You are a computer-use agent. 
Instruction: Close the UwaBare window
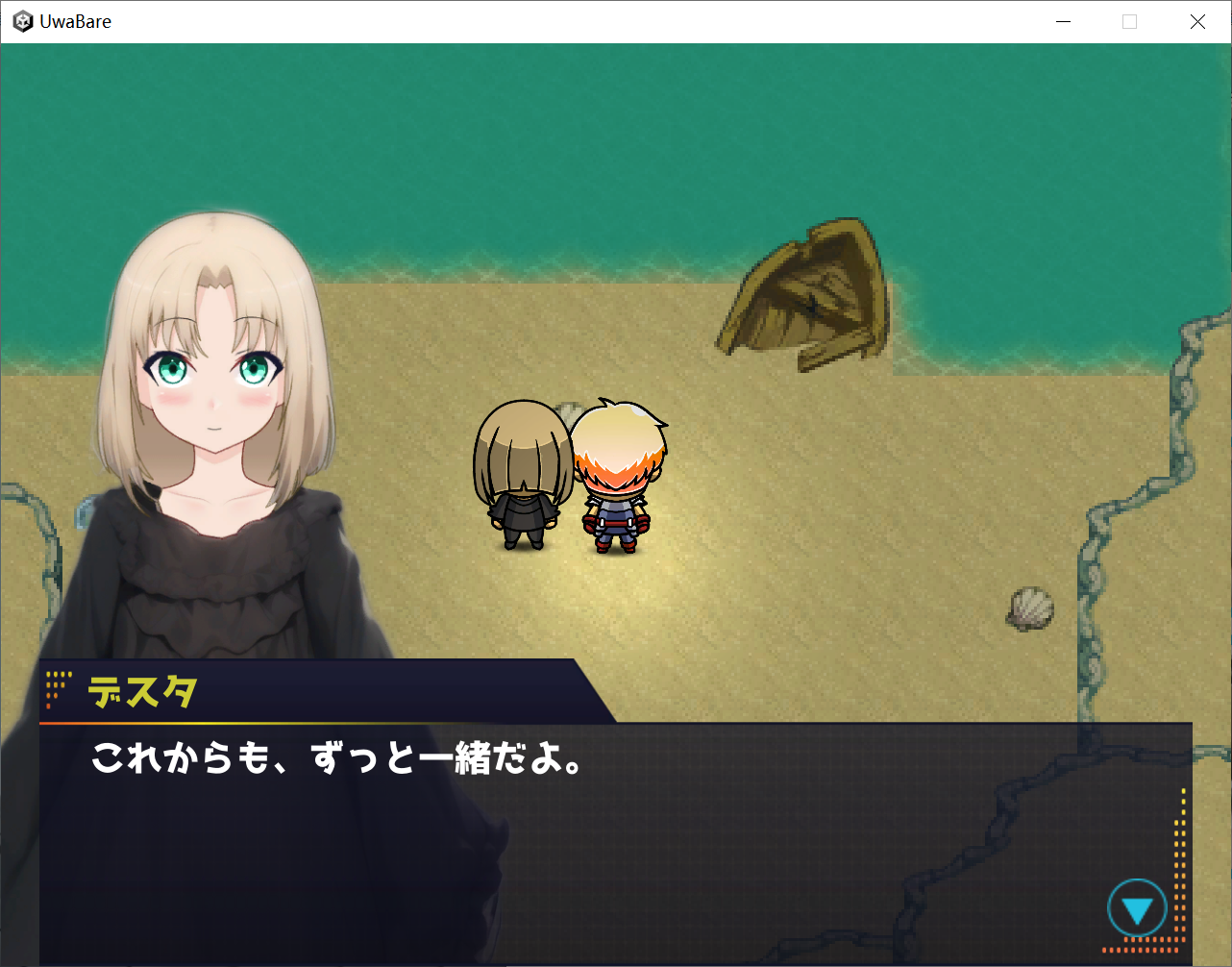pos(1197,21)
